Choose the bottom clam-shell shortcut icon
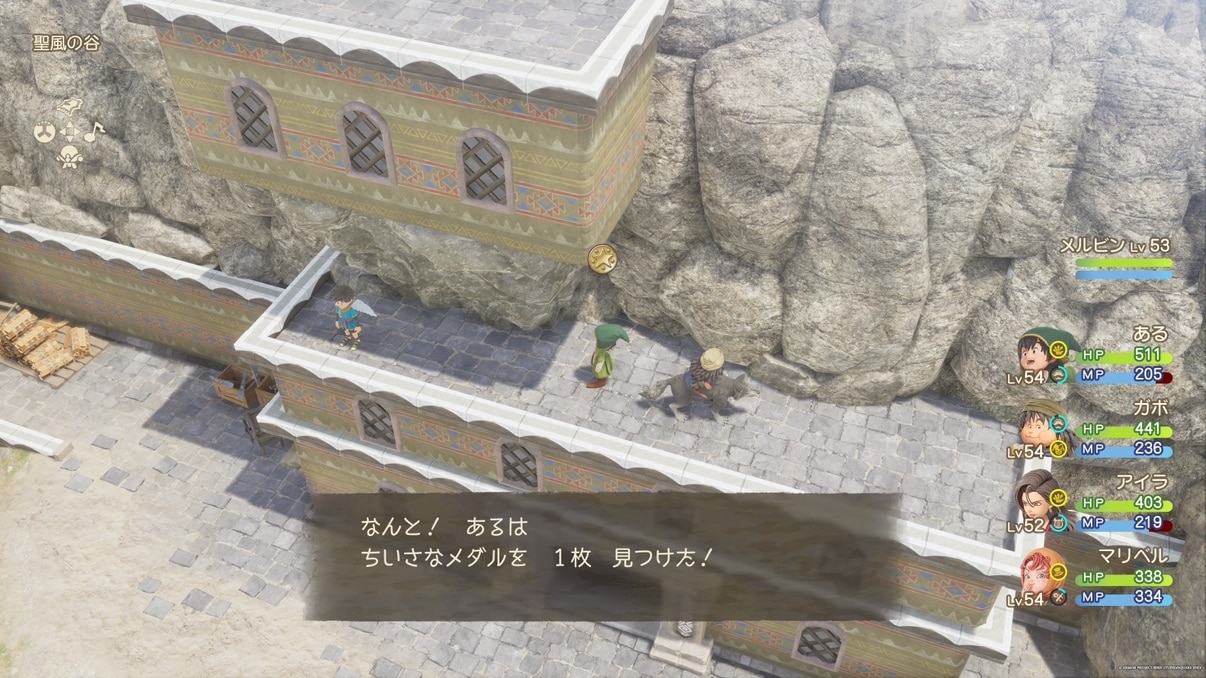This screenshot has height=678, width=1206. [68, 156]
